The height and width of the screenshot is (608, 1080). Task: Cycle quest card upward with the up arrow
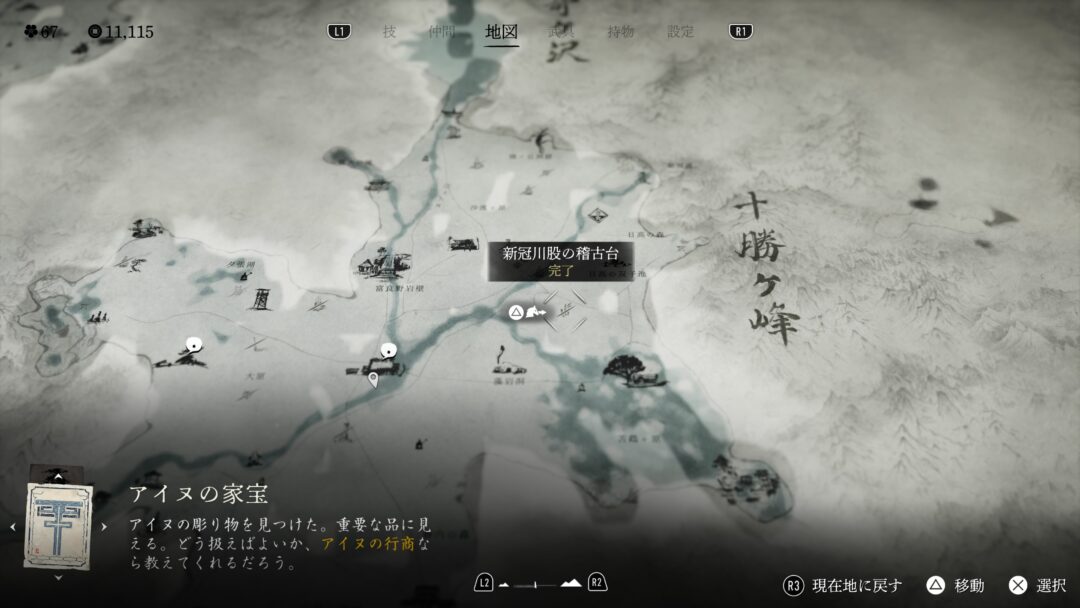[x=58, y=477]
